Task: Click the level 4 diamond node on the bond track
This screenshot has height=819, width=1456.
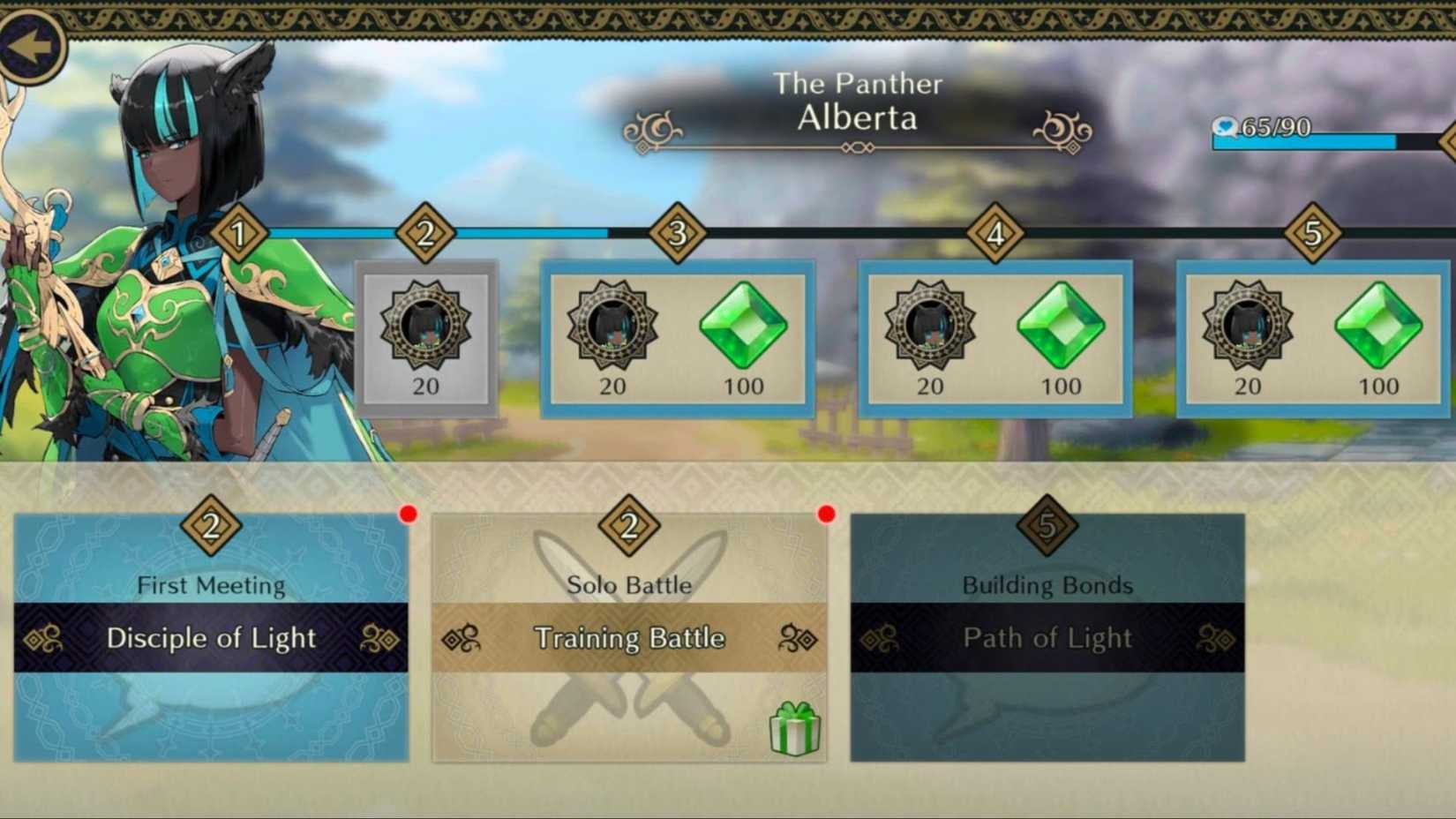Action: point(994,234)
